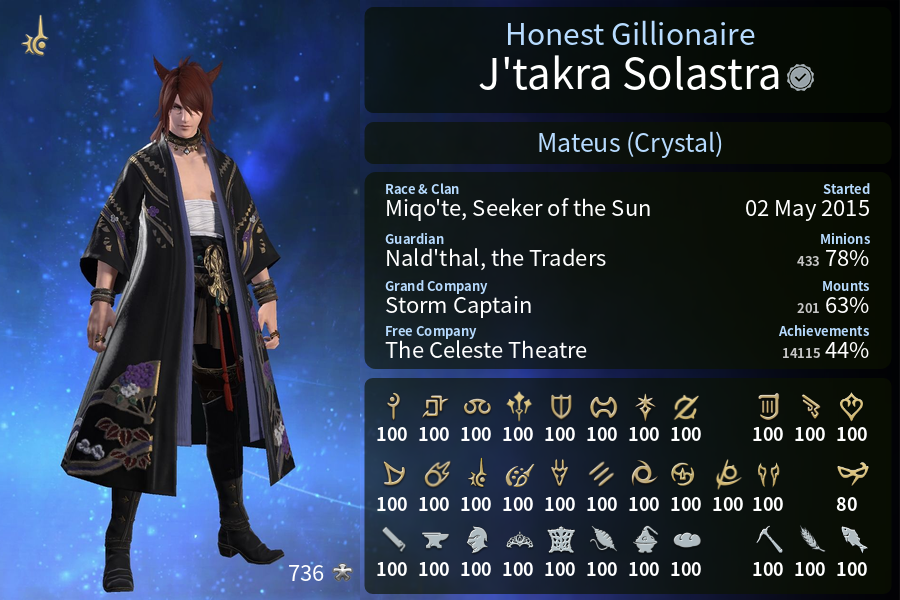The image size is (900, 600).
Task: Select the Armorer helmet icon
Action: (476, 540)
